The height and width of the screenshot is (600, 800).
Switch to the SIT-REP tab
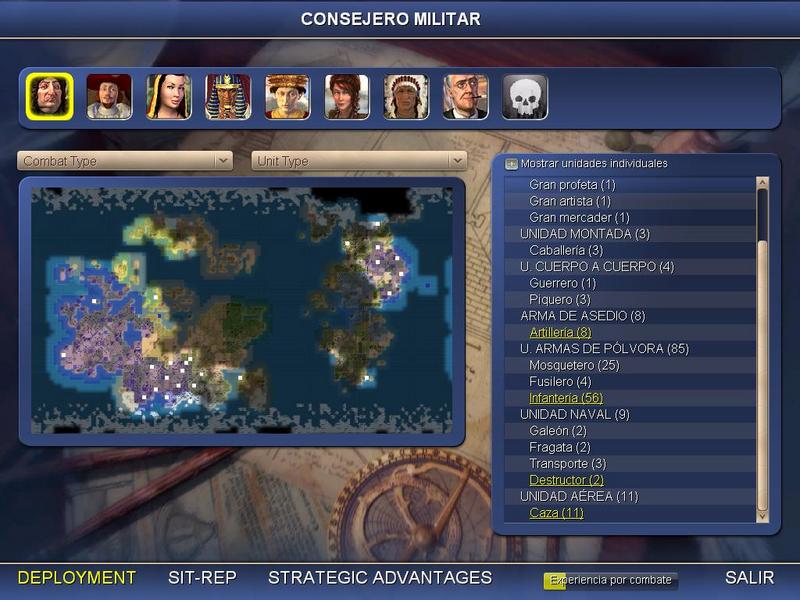point(201,578)
